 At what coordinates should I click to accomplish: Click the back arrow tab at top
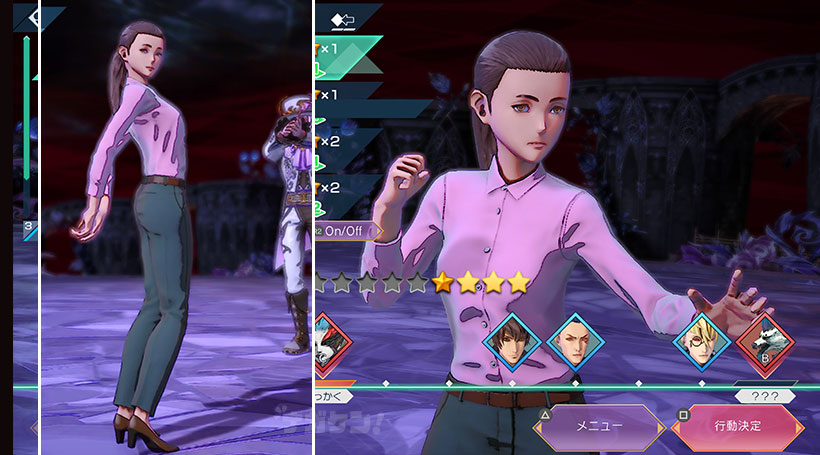347,18
